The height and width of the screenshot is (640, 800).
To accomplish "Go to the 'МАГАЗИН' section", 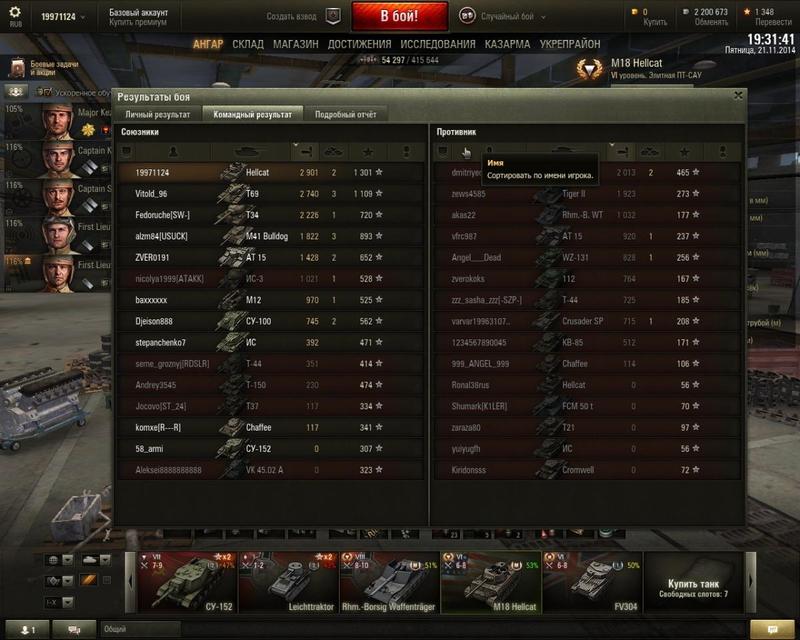I will [295, 45].
